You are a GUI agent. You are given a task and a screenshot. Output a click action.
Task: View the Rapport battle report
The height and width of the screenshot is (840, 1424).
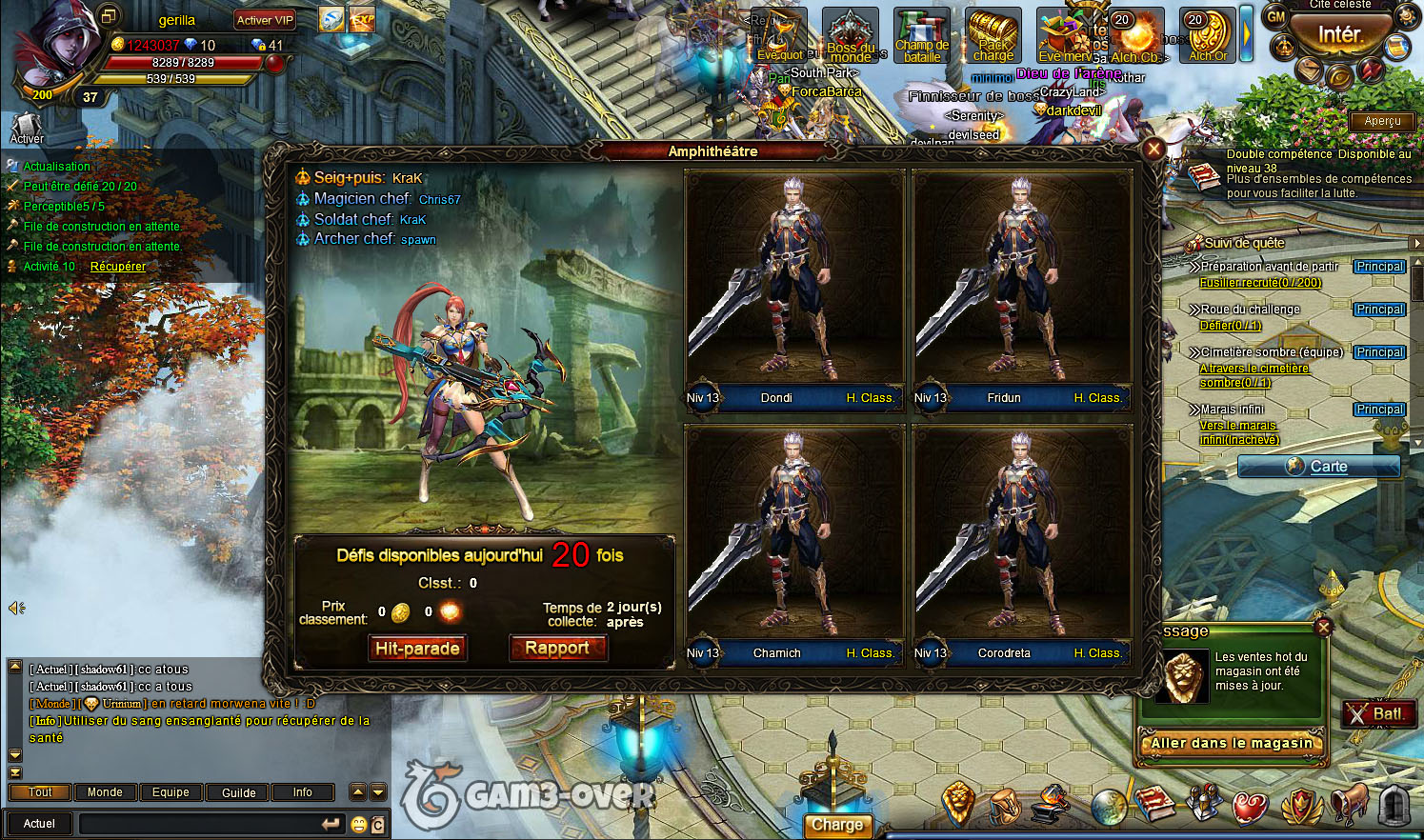(557, 649)
